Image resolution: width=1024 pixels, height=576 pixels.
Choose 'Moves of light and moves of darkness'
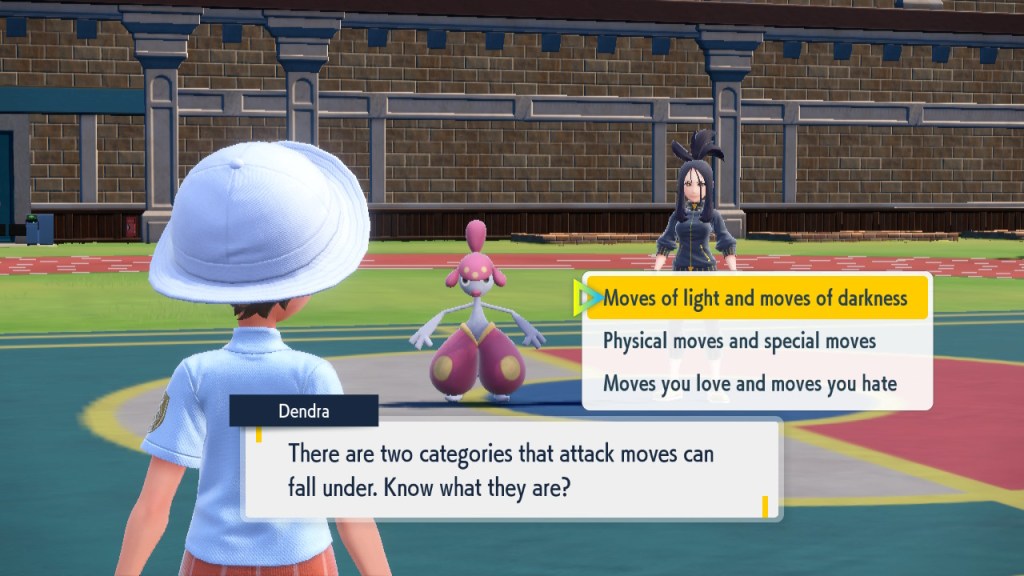(x=755, y=298)
